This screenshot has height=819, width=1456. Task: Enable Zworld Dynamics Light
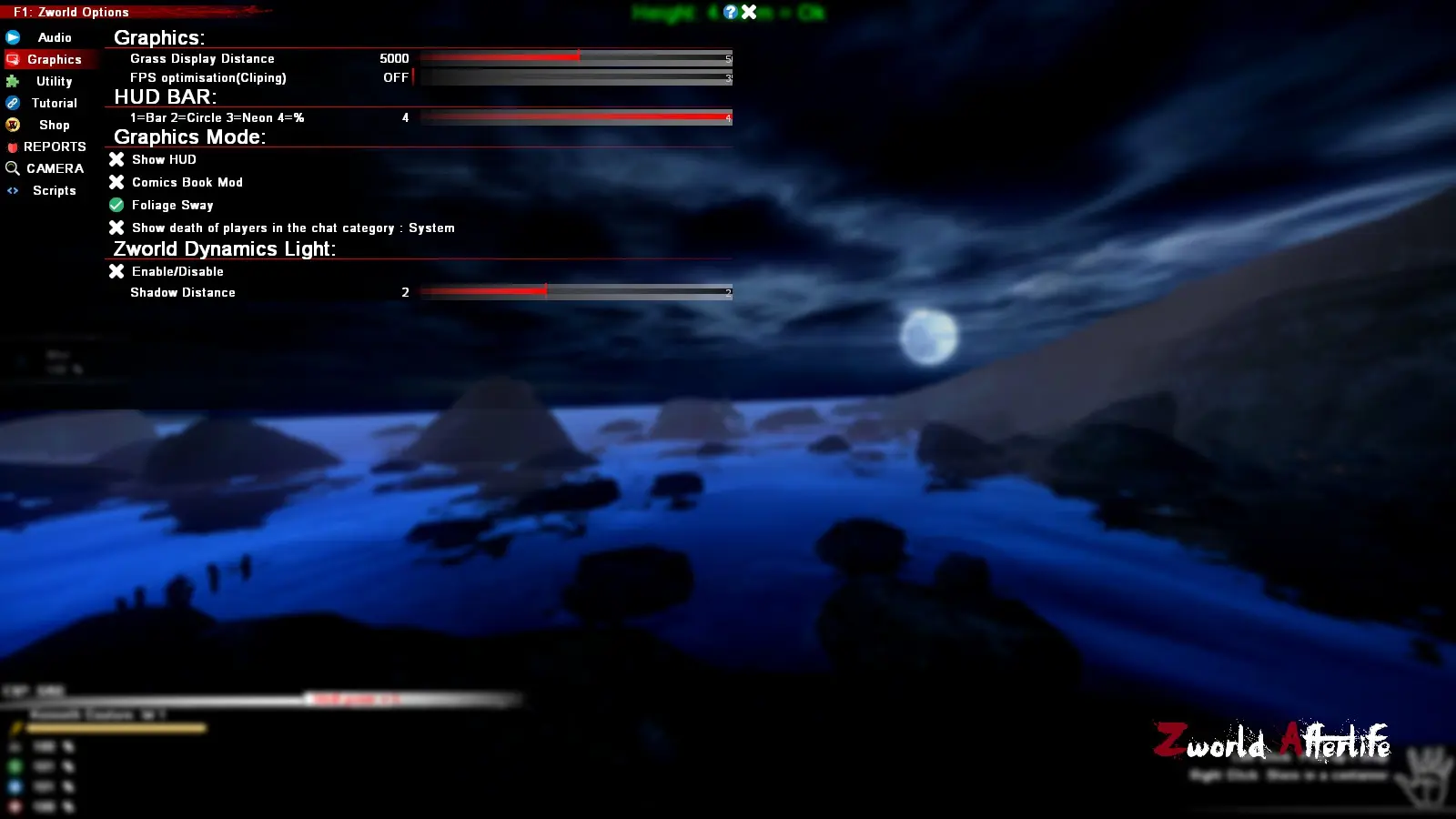(x=116, y=271)
